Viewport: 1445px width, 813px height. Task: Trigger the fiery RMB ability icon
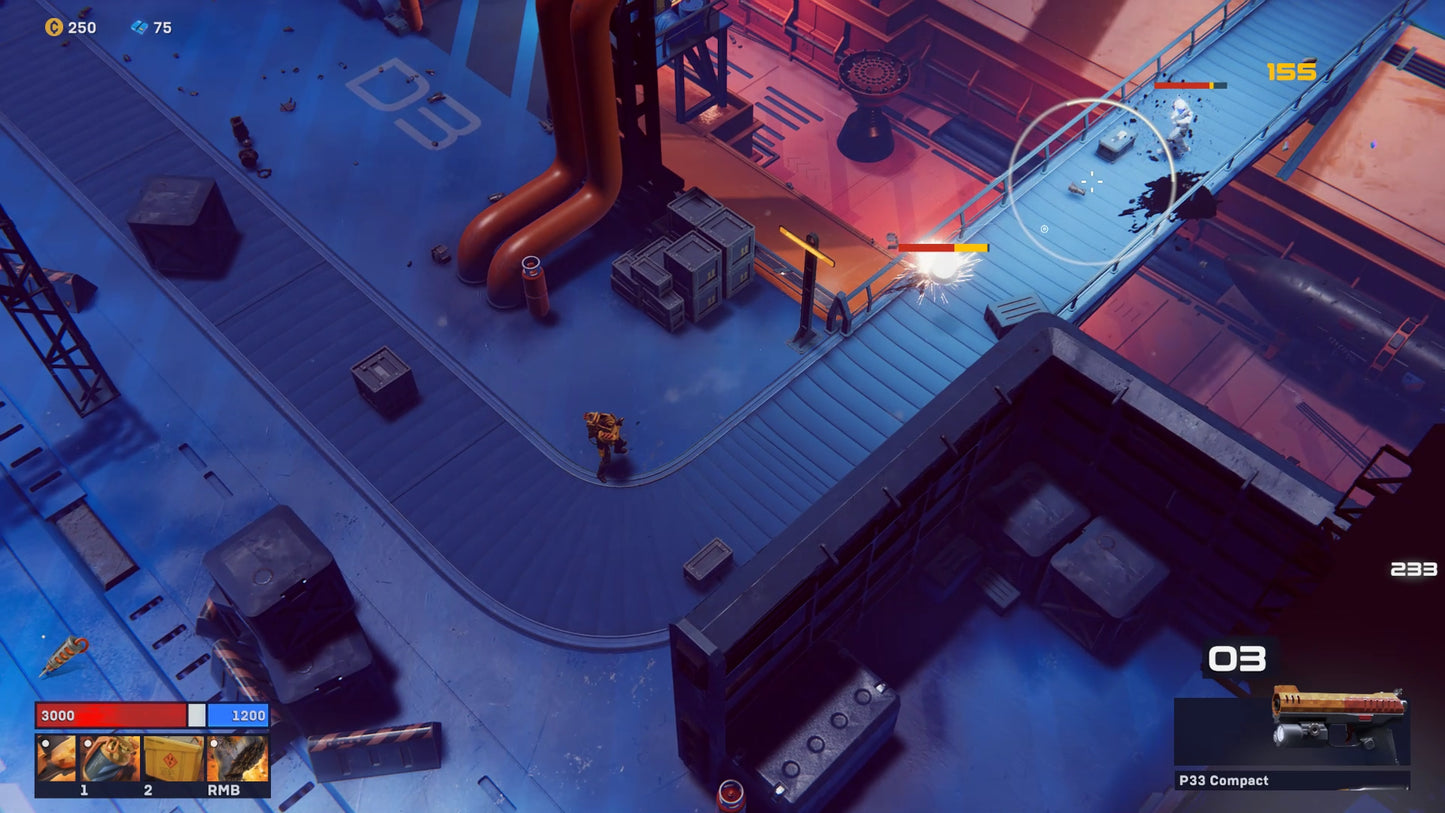point(237,758)
